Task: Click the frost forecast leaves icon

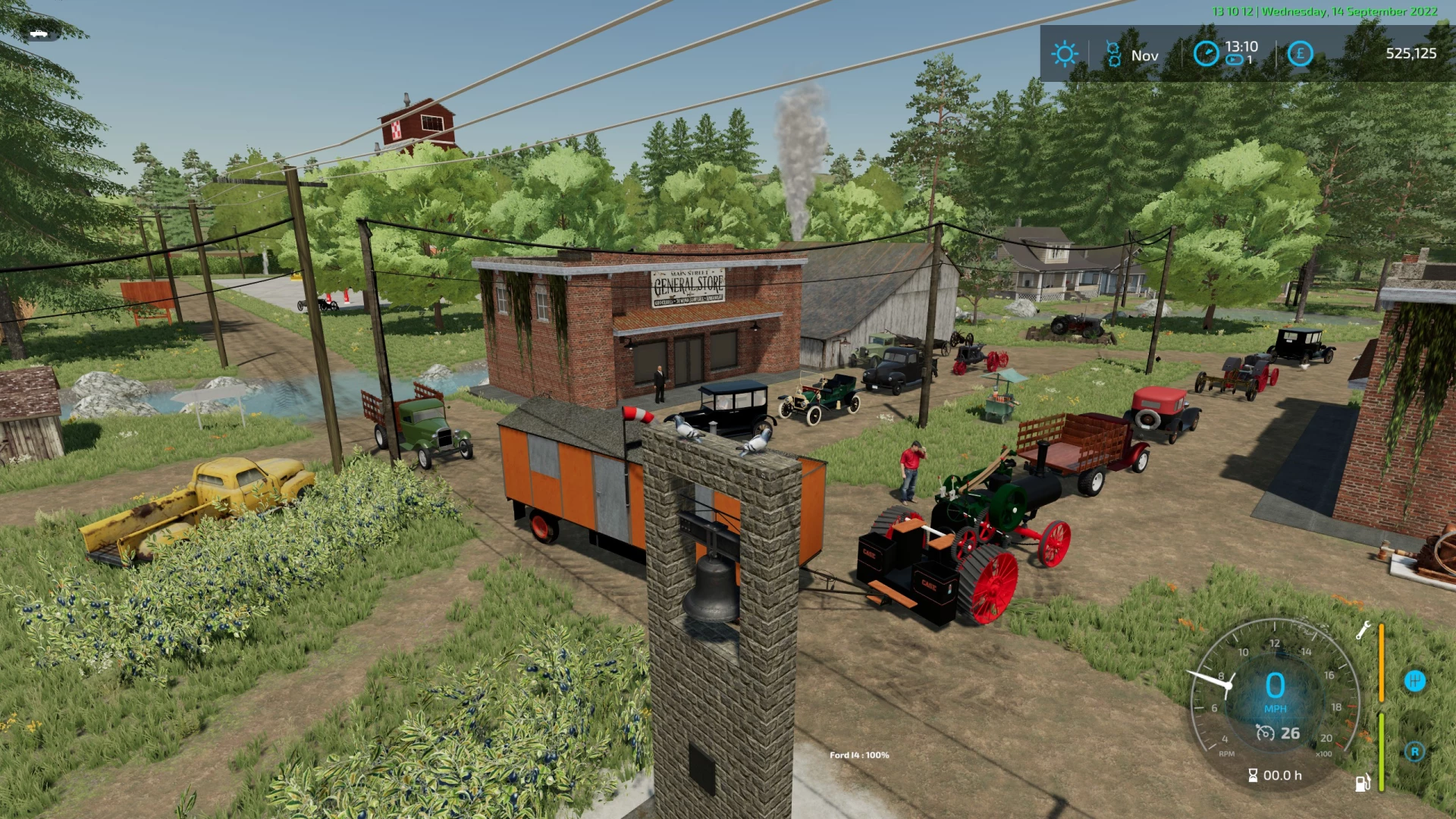Action: click(1115, 55)
